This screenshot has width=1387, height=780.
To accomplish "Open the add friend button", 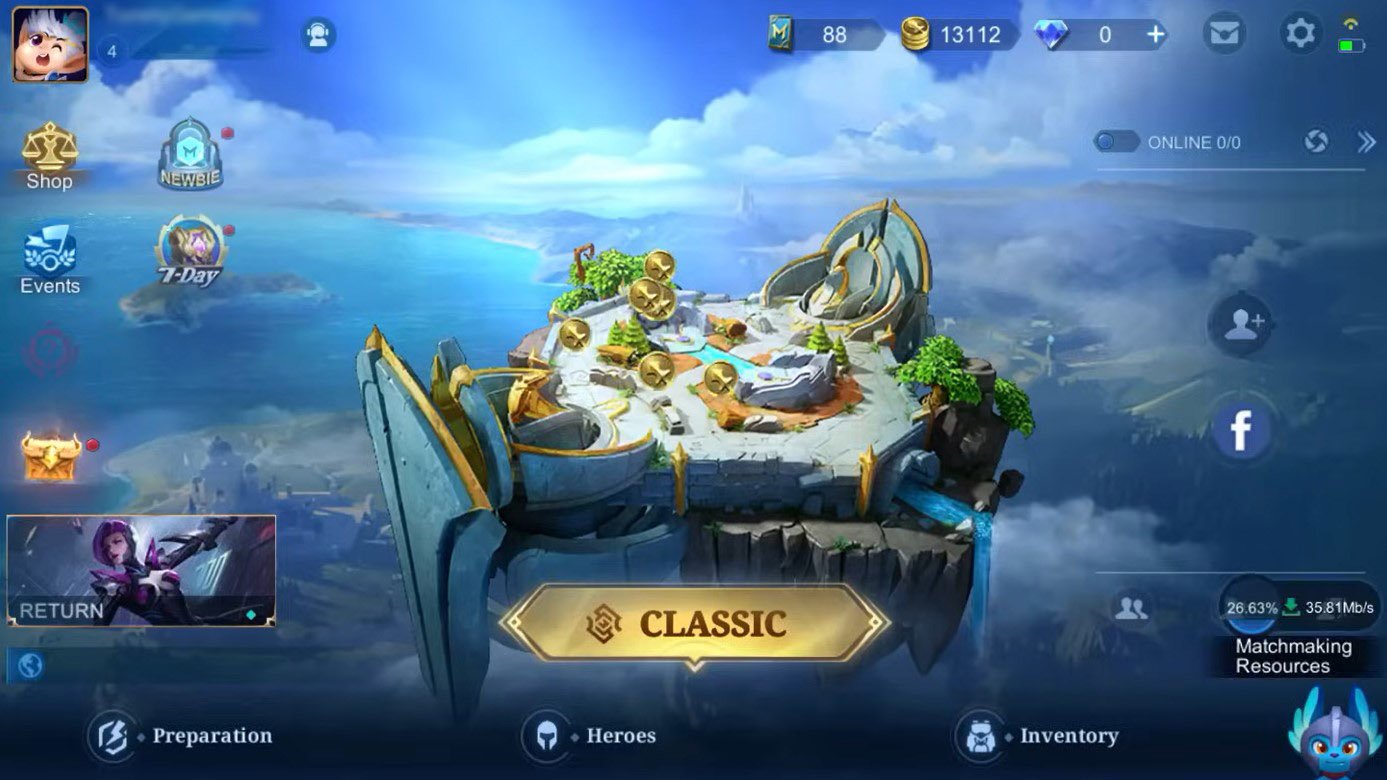I will pos(1241,324).
